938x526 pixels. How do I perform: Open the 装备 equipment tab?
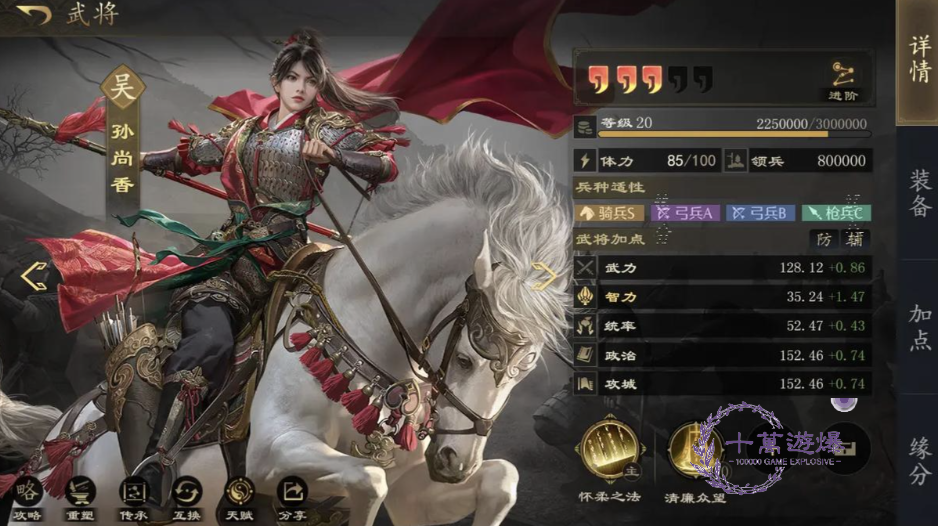918,190
